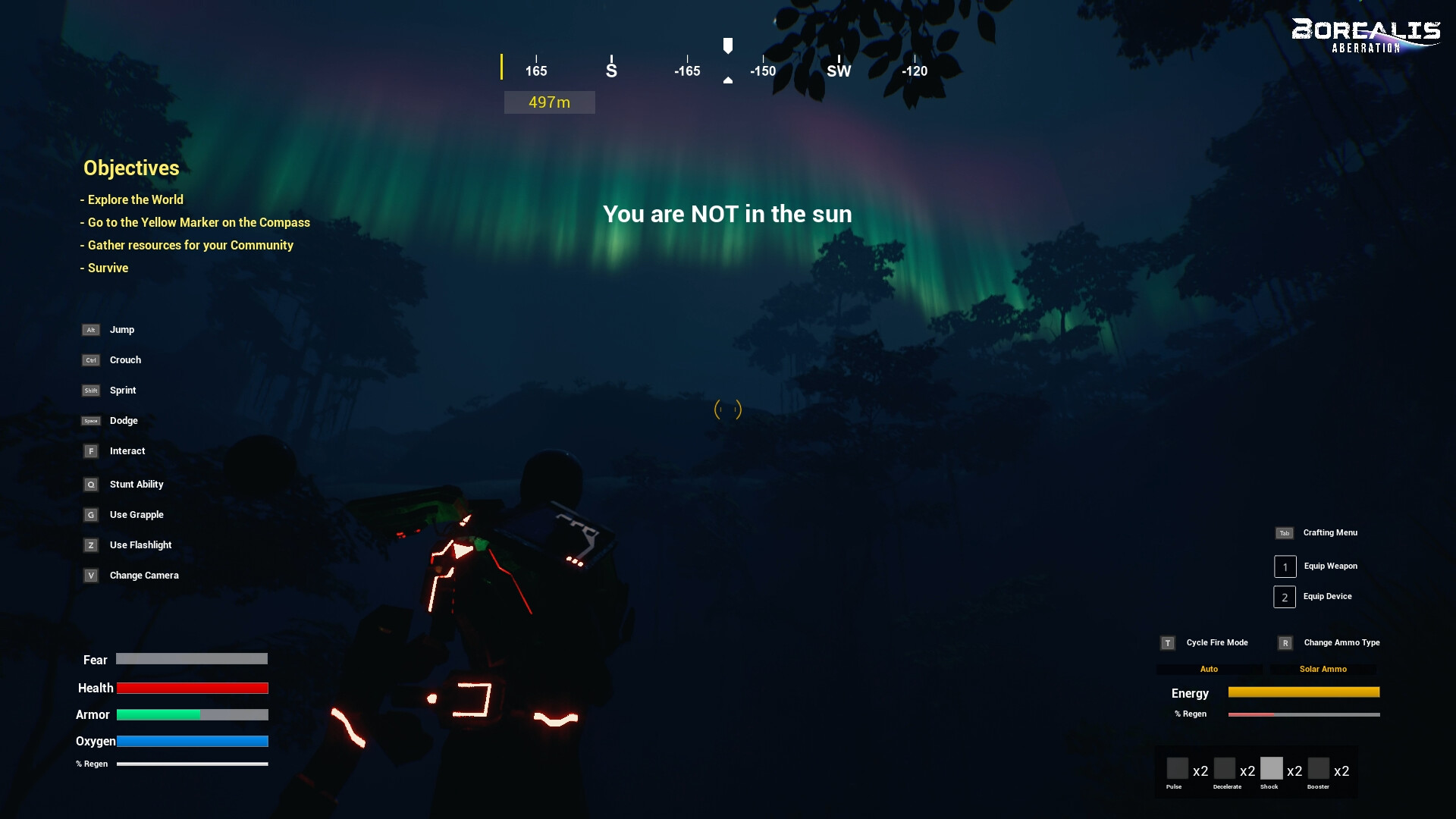This screenshot has width=1456, height=819.
Task: Click the Alt key icon next to Jump
Action: pyautogui.click(x=91, y=330)
